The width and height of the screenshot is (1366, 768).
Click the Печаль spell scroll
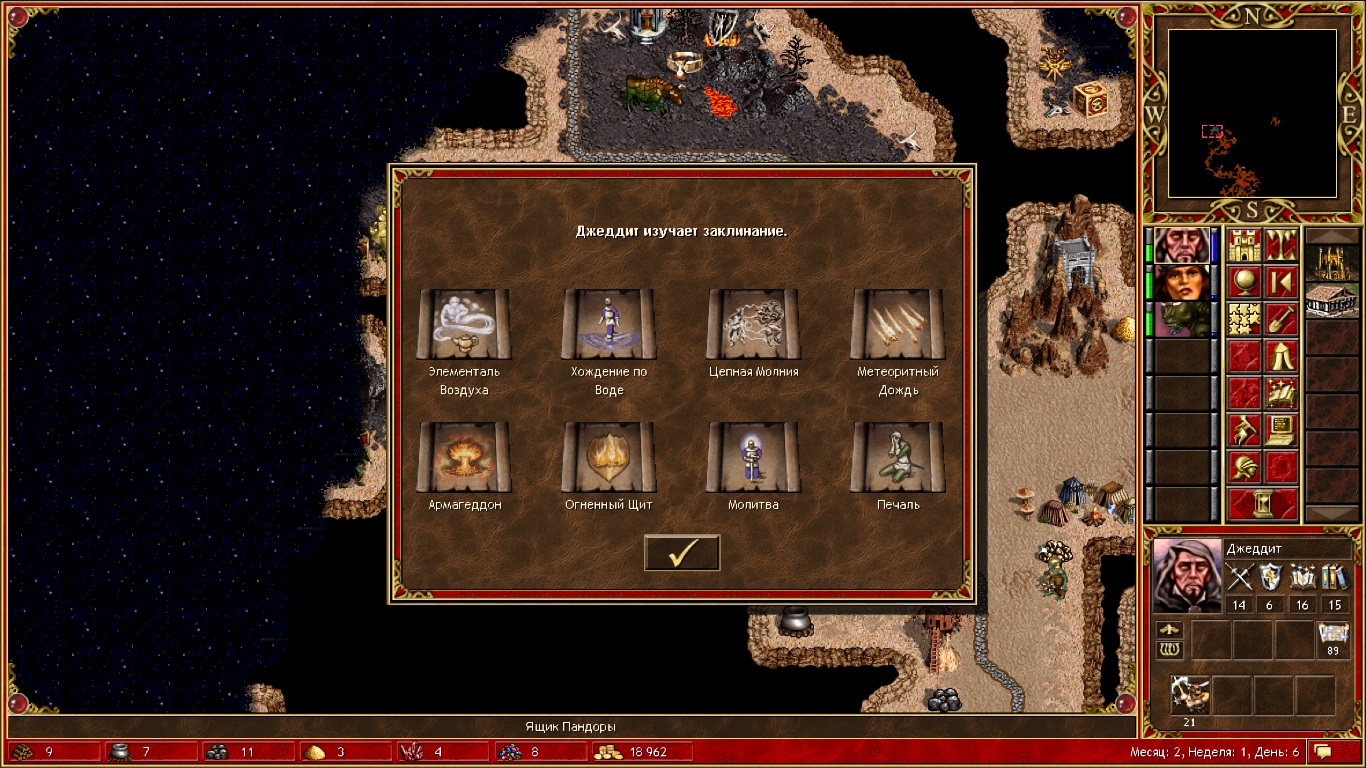point(897,457)
